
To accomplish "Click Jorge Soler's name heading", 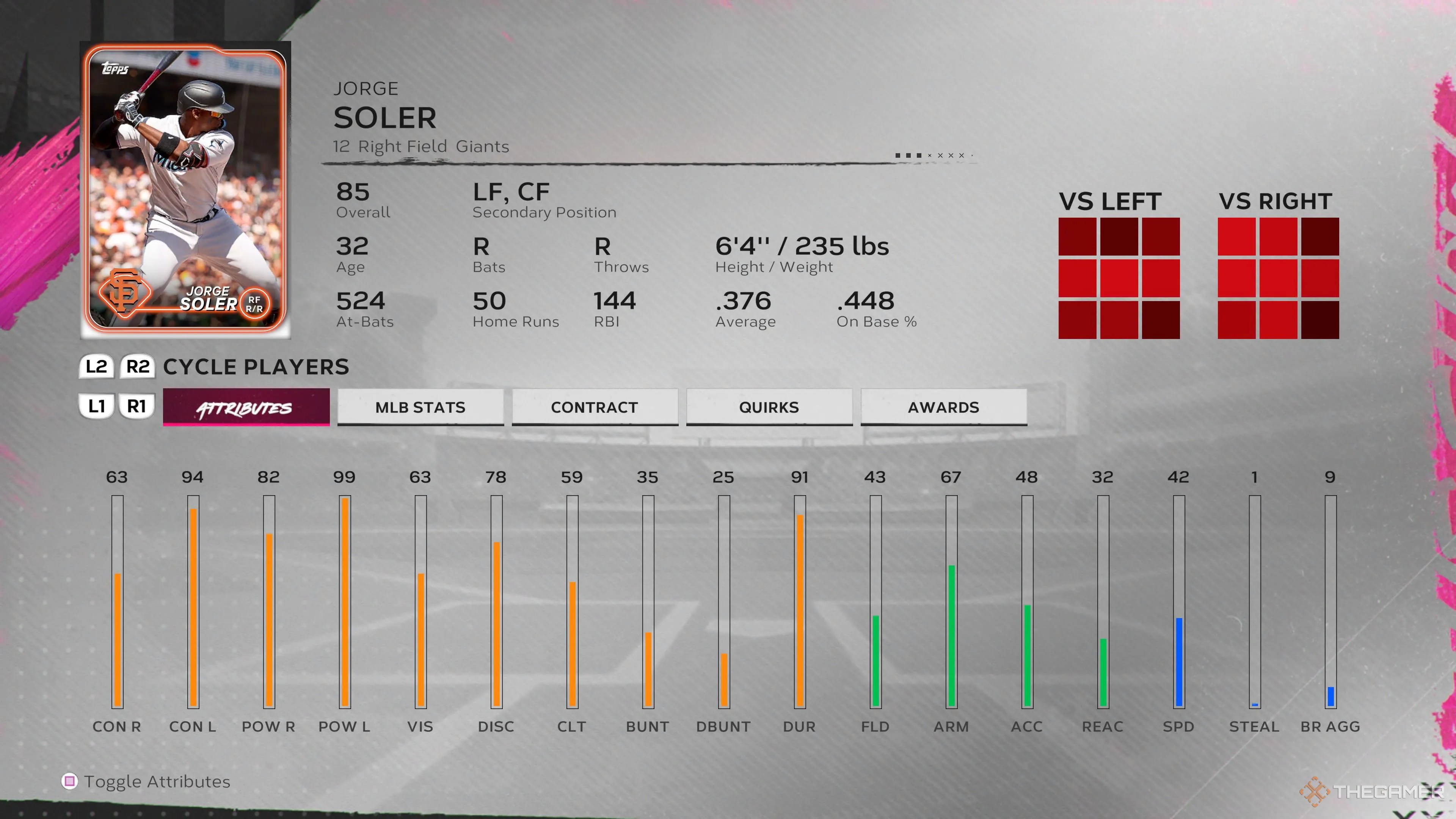I will [384, 118].
